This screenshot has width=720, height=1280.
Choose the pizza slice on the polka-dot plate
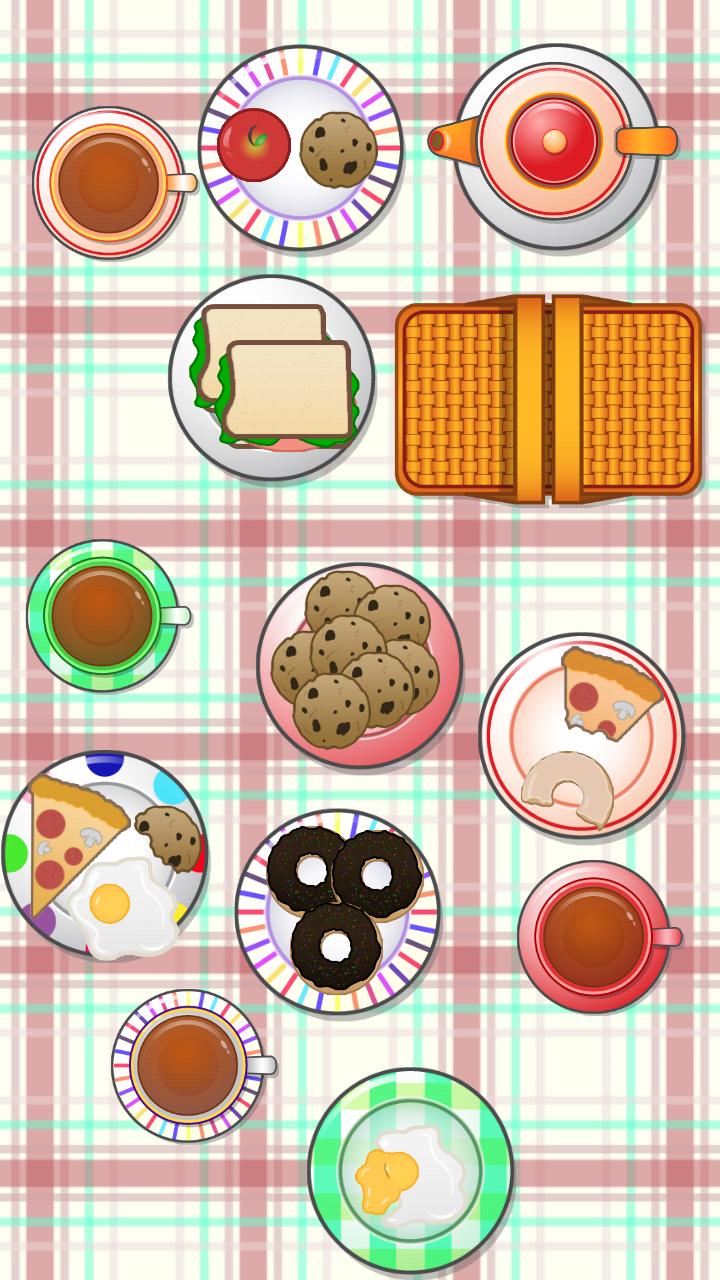[x=65, y=838]
